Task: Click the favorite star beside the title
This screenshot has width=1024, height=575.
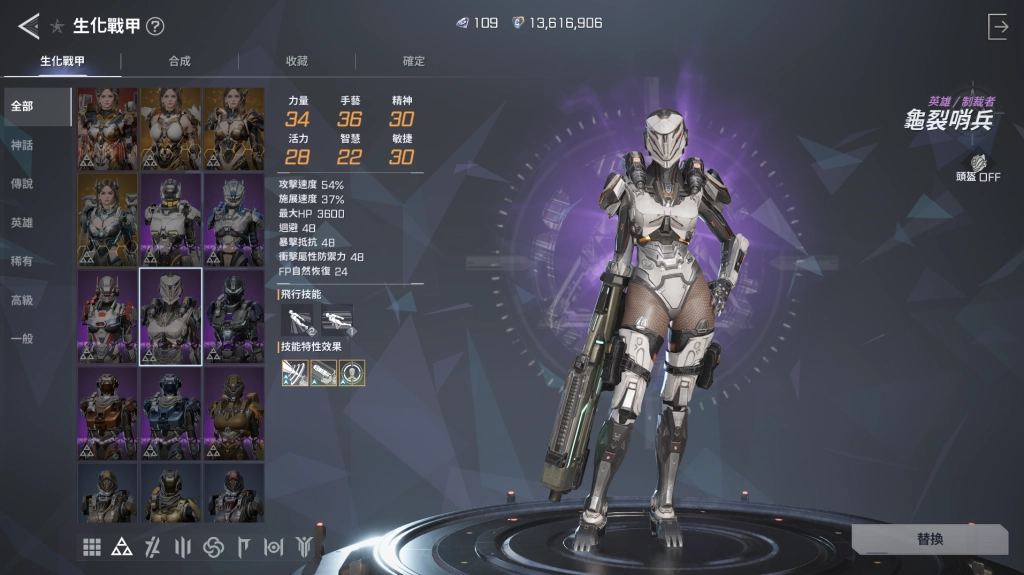Action: click(x=57, y=27)
